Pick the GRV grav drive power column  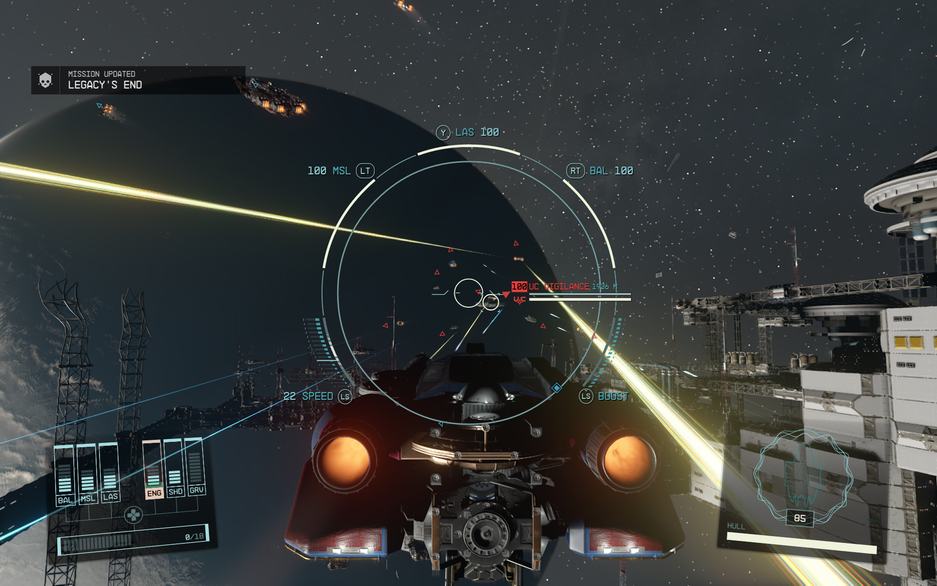coord(195,467)
